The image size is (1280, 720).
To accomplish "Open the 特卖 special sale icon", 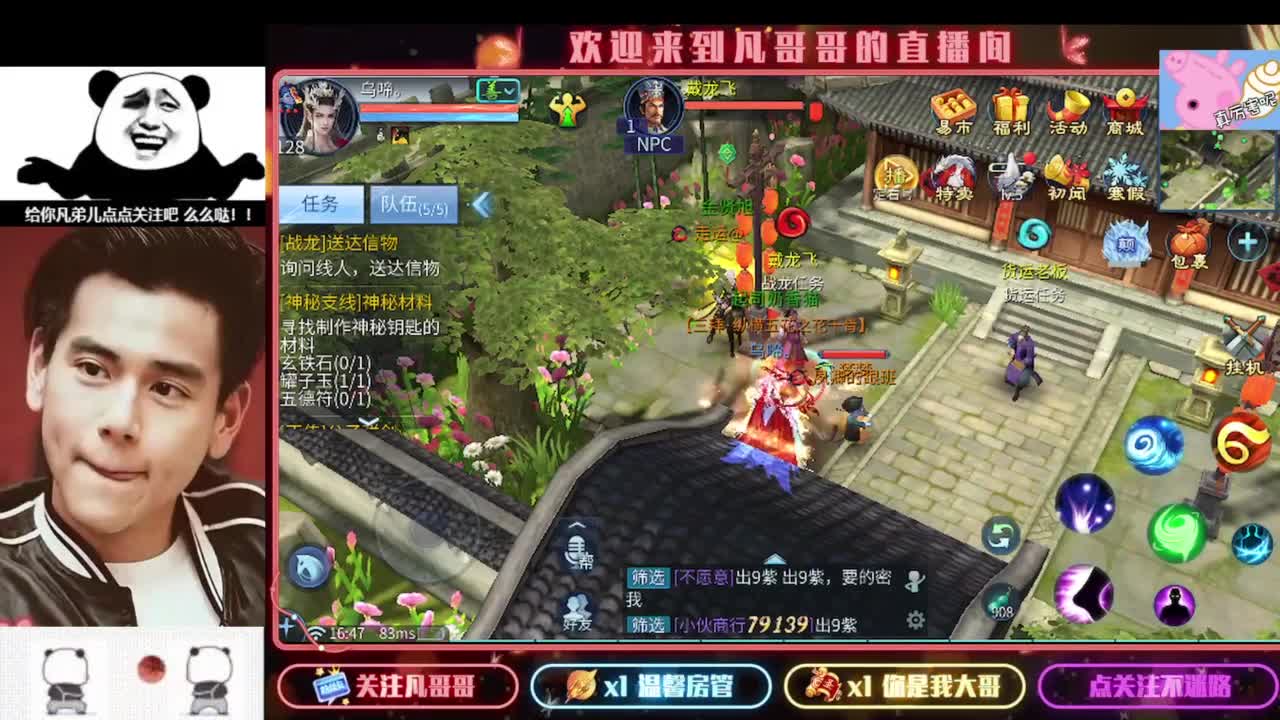I will [x=952, y=172].
